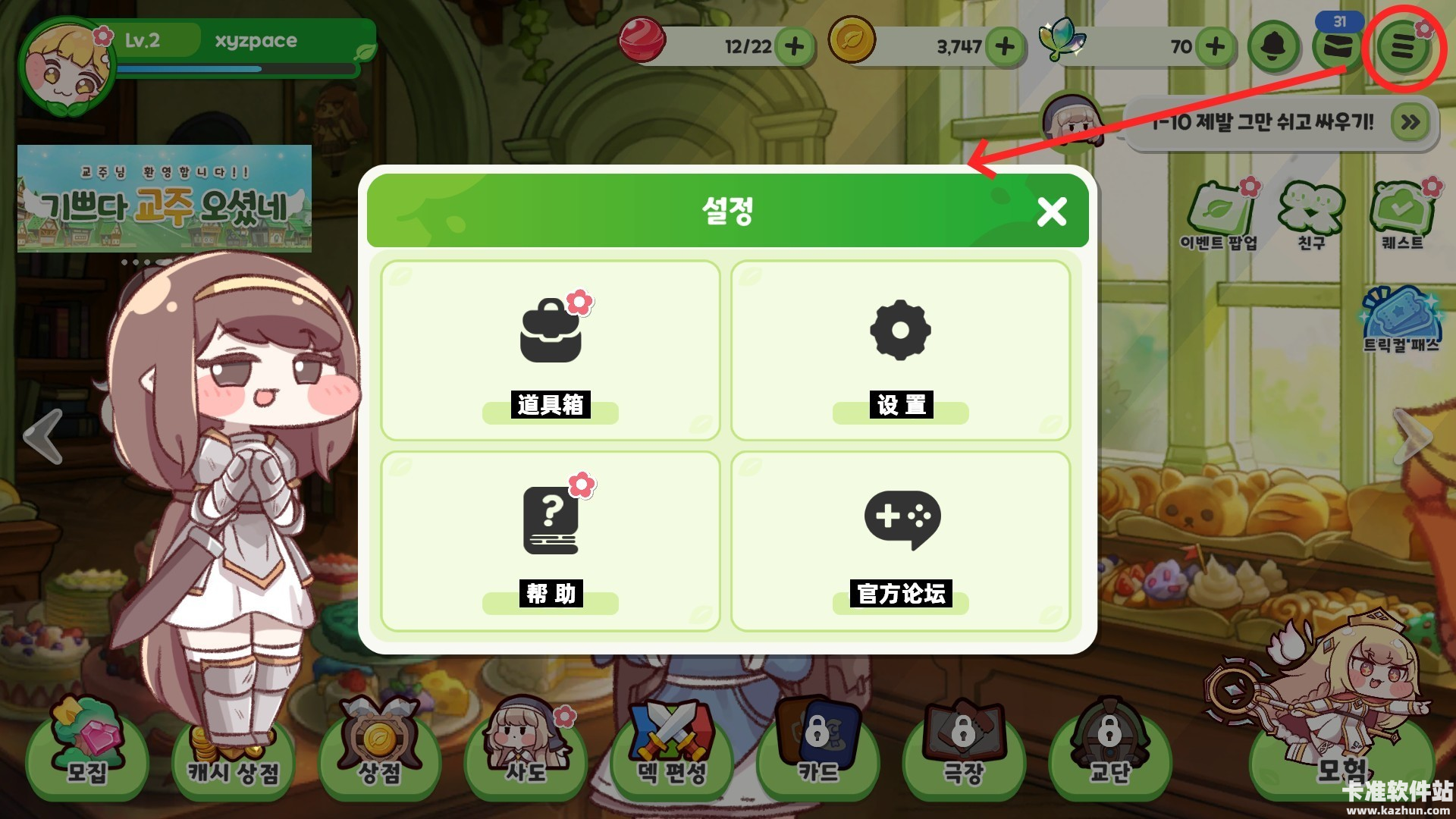The width and height of the screenshot is (1456, 819).
Task: Open the 道具箱 item box
Action: point(551,349)
